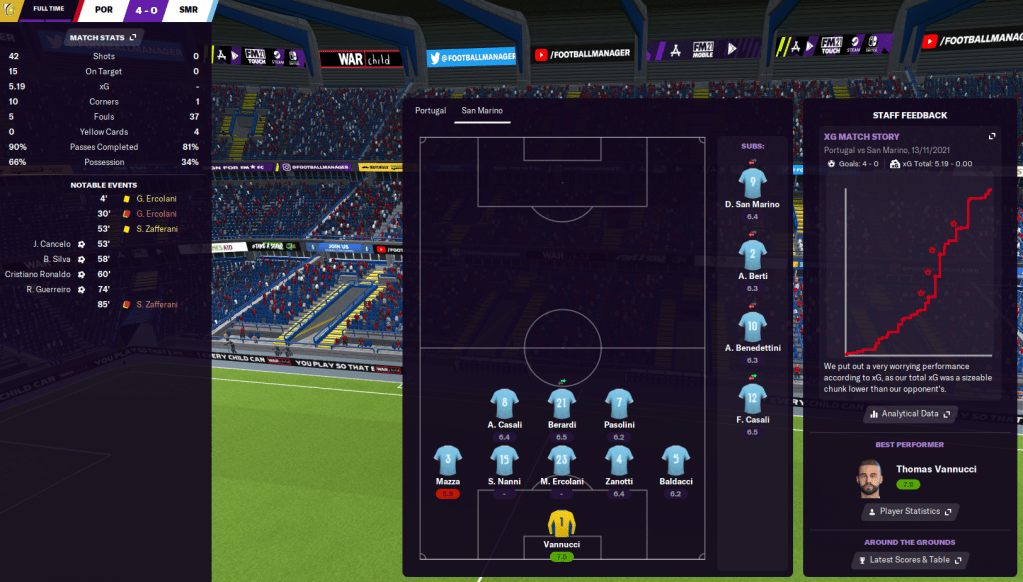Switch to the Portugal lineup tab

point(430,110)
